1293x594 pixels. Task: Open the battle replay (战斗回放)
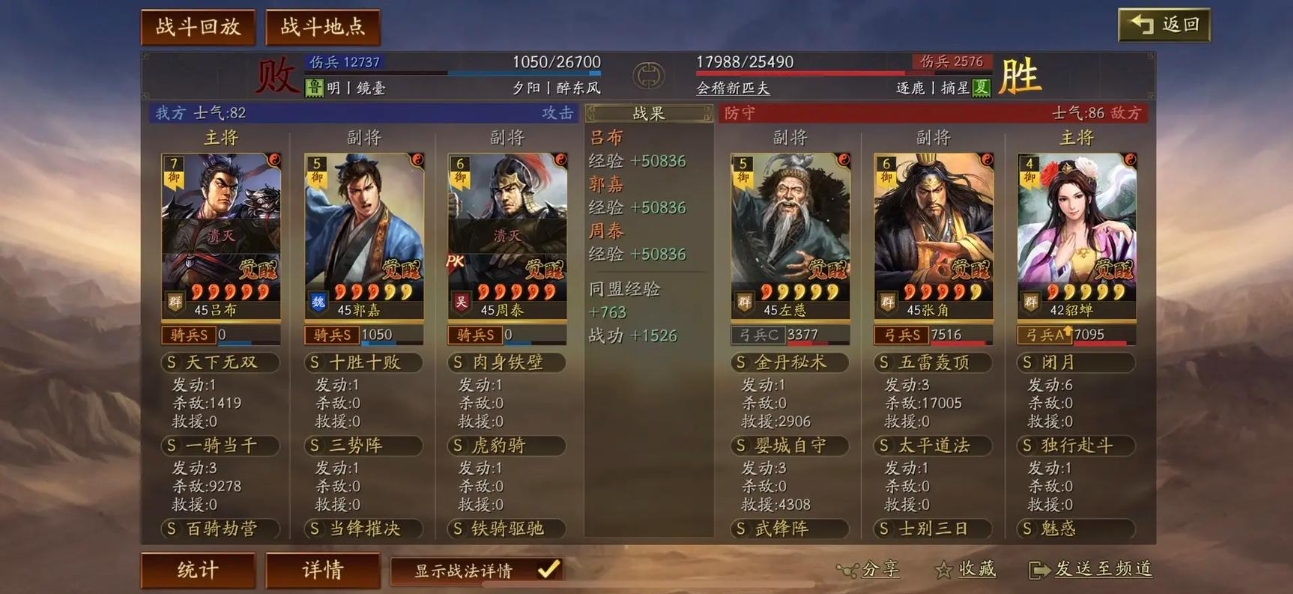198,27
